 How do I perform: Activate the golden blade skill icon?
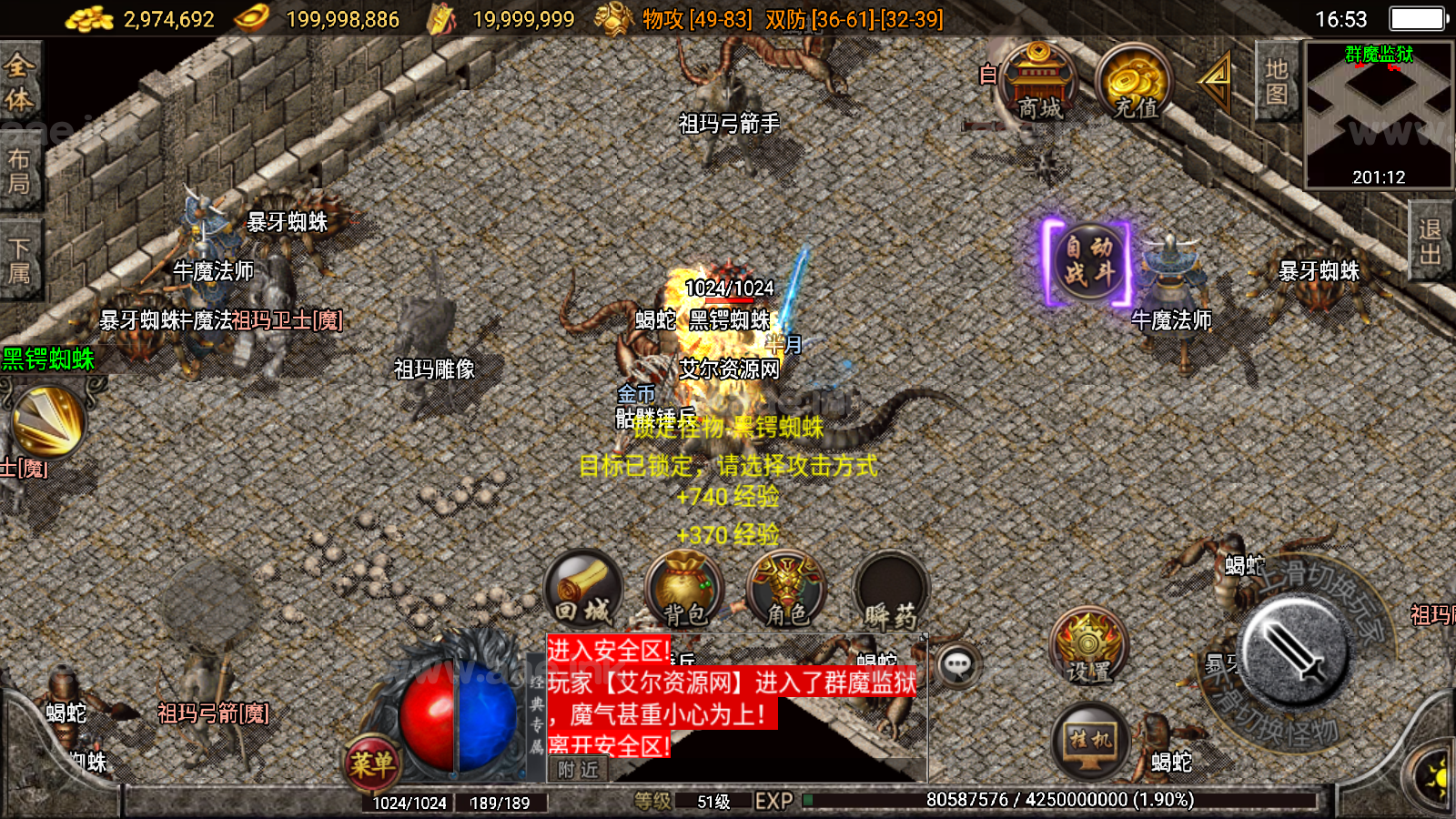(47, 420)
